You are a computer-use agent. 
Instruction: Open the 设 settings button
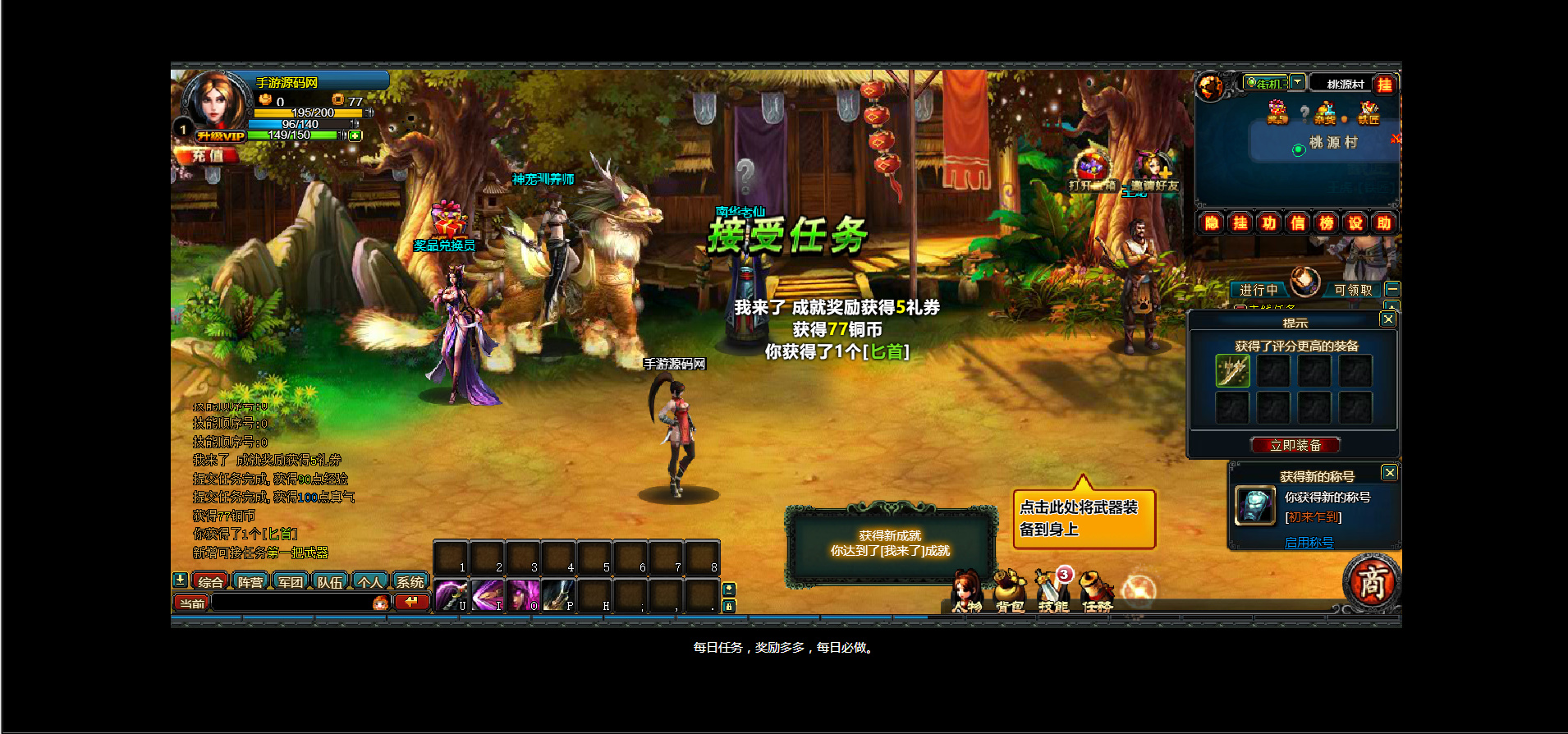1355,222
